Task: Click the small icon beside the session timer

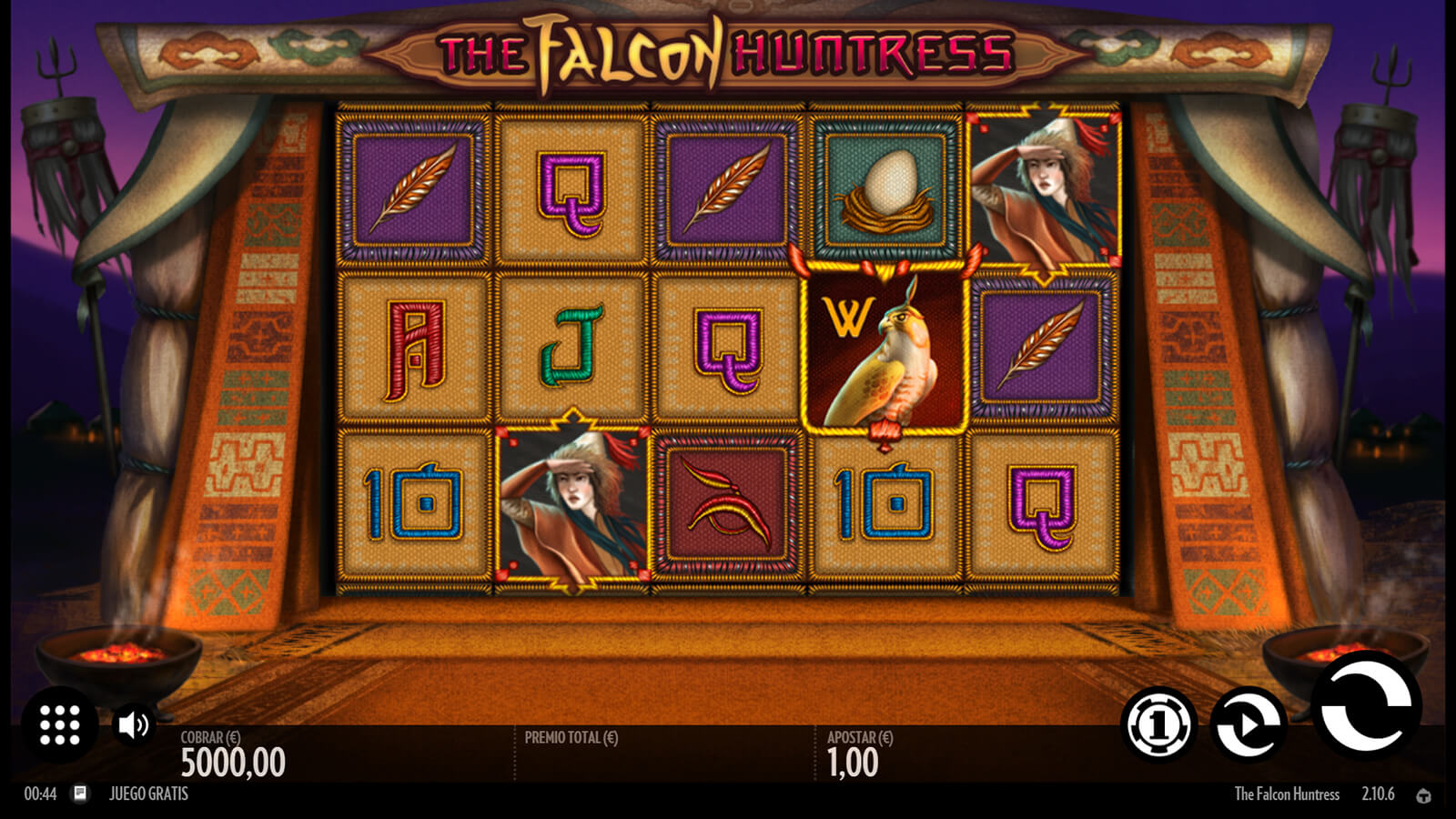Action: (x=80, y=794)
